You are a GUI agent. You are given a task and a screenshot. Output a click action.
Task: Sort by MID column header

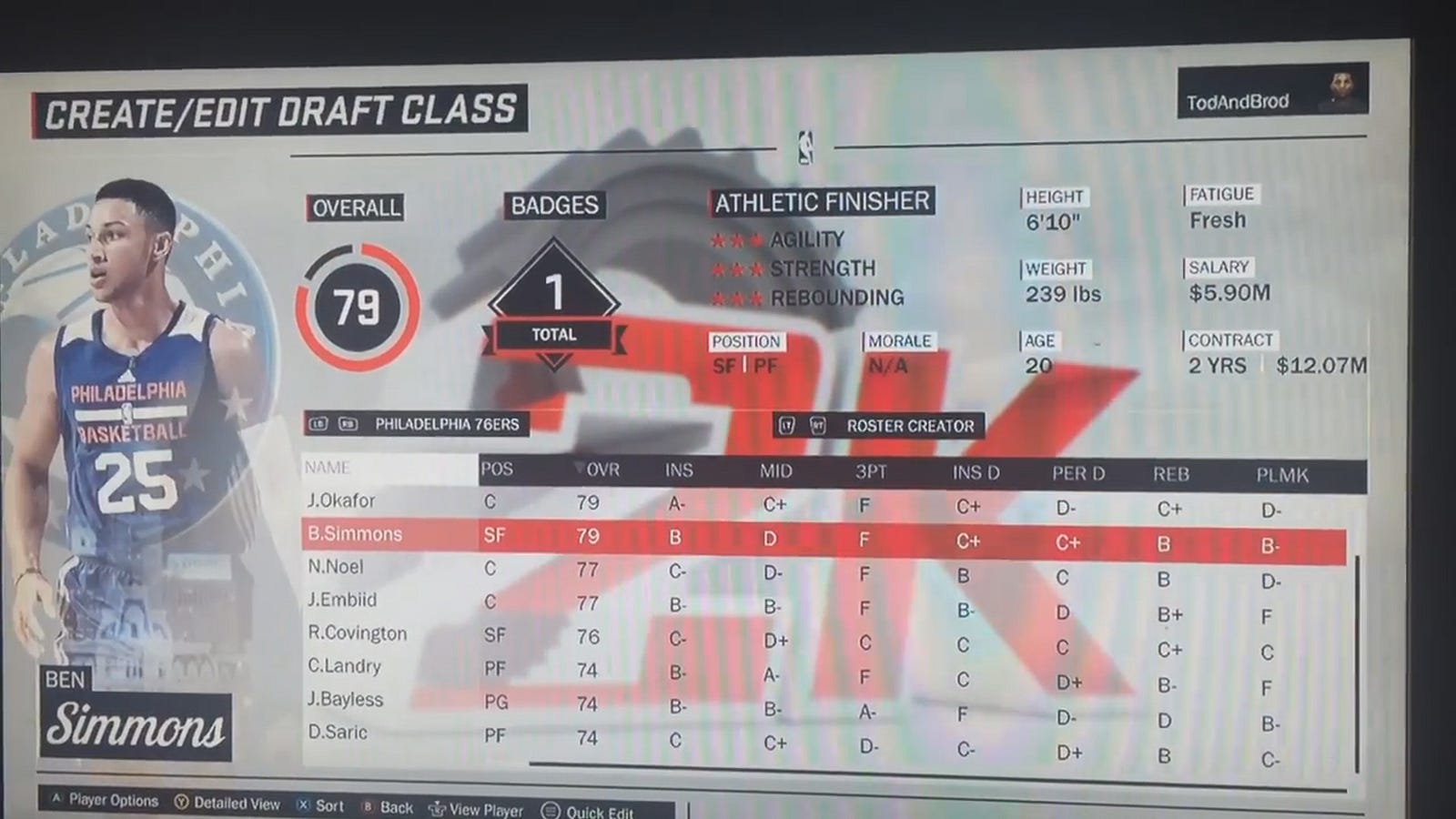pyautogui.click(x=775, y=471)
